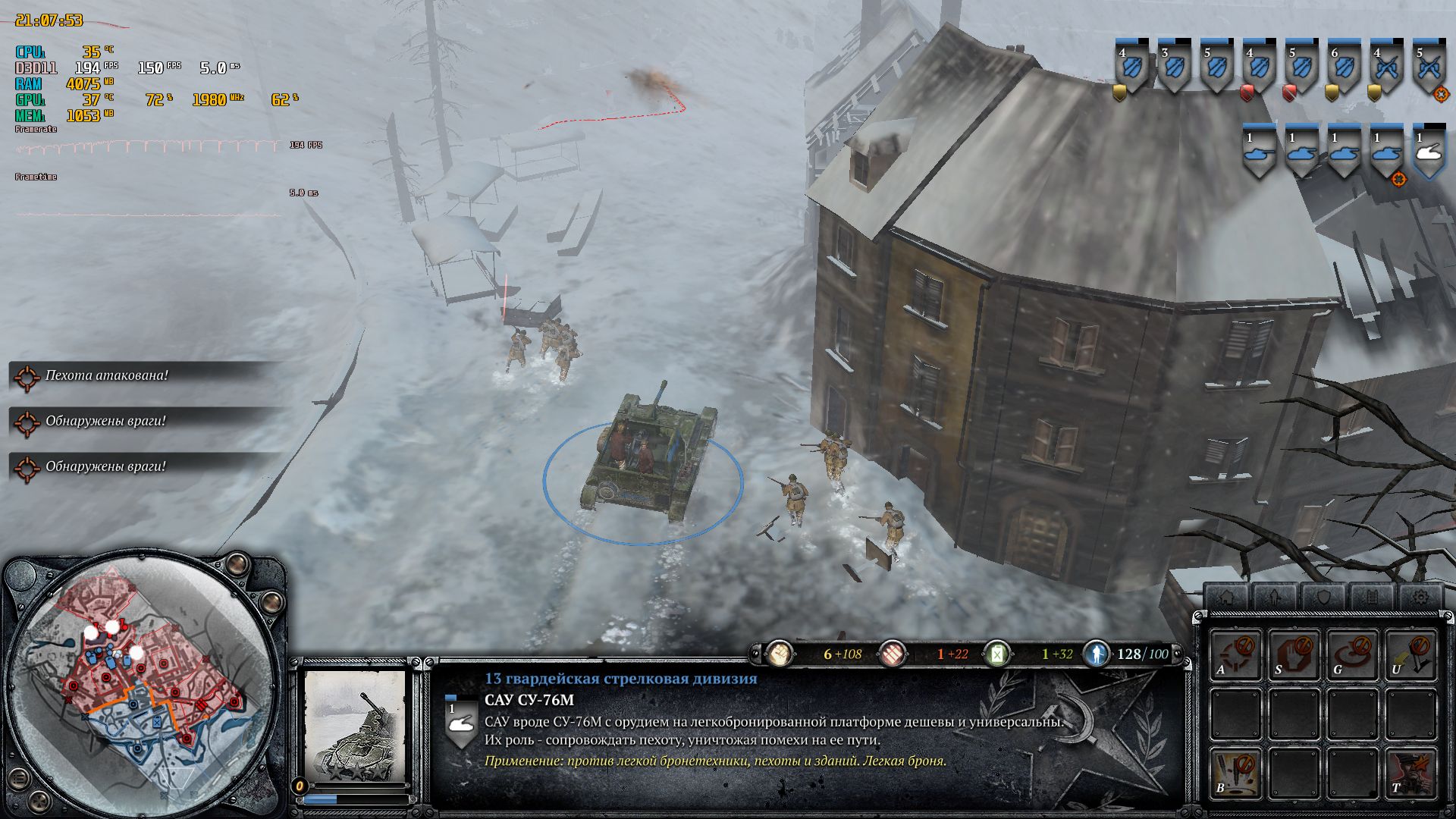This screenshot has width=1456, height=819.
Task: Issue the Stop command (S)
Action: [1294, 654]
